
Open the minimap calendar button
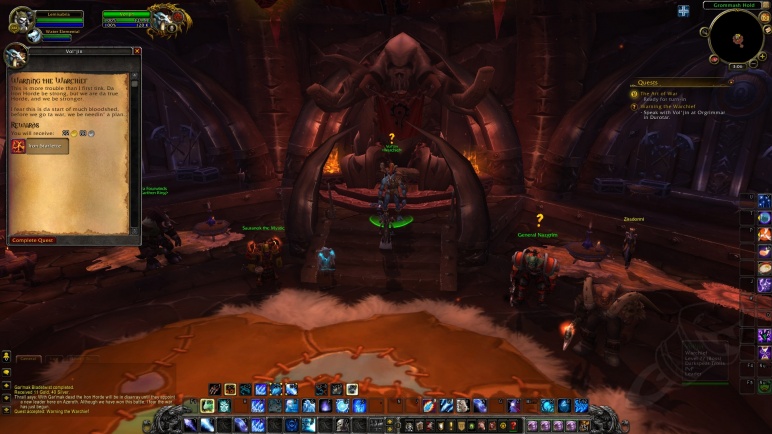click(763, 19)
